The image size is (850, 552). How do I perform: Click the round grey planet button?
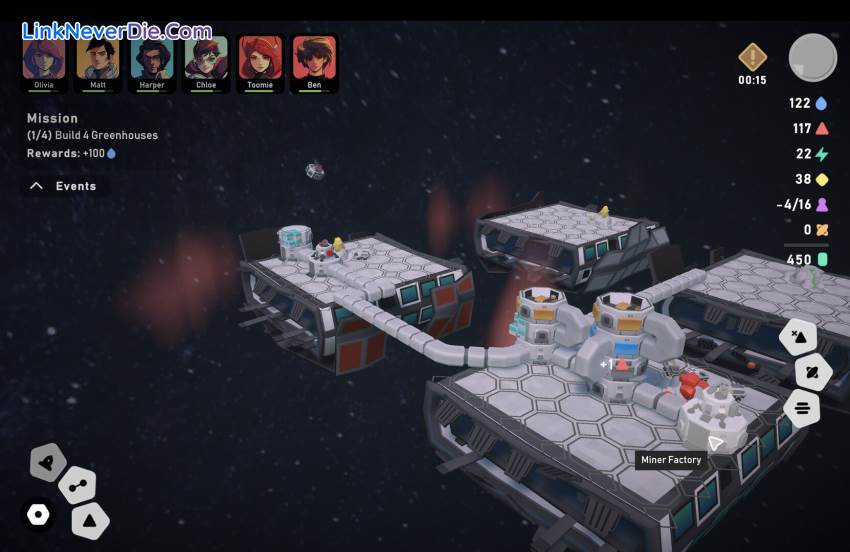[812, 57]
